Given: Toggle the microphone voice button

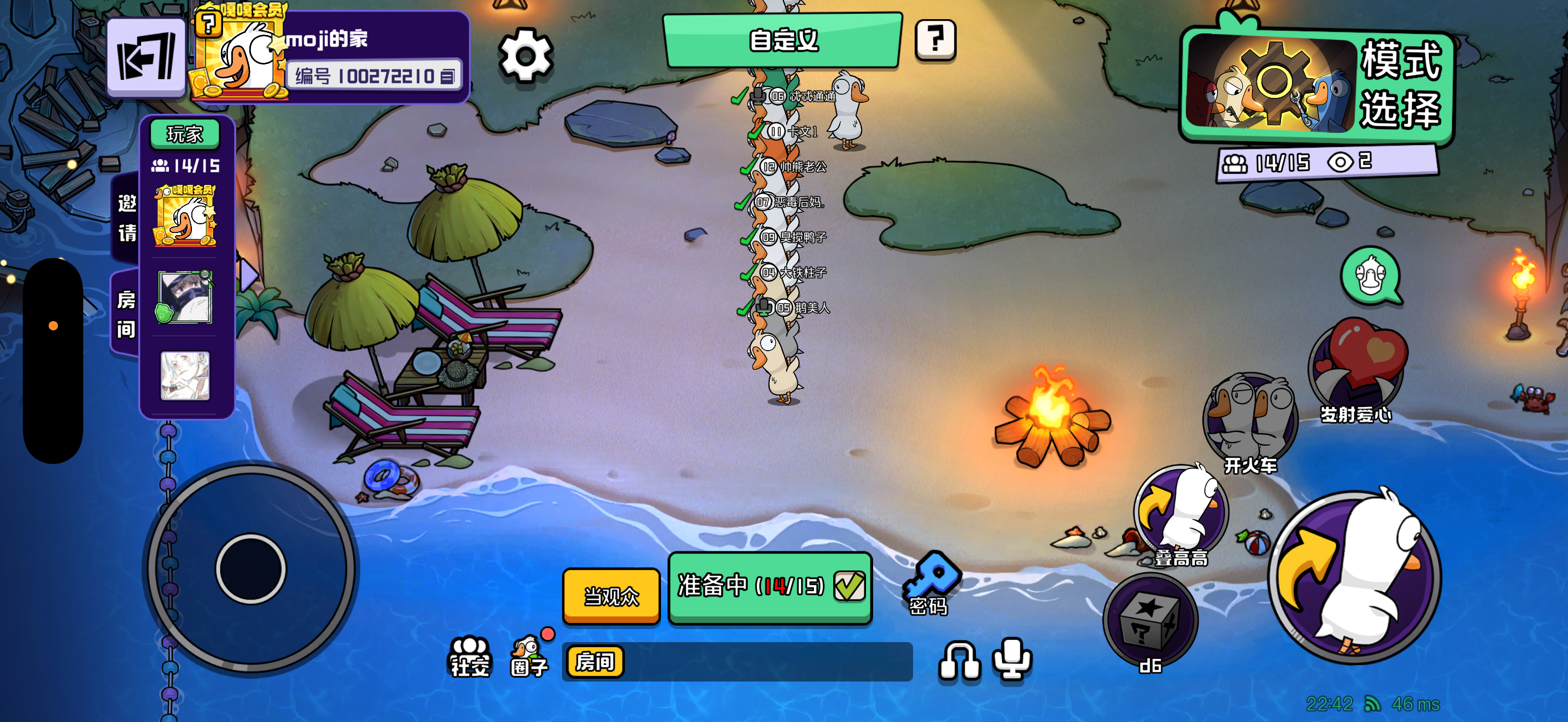Looking at the screenshot, I should coord(1011,659).
